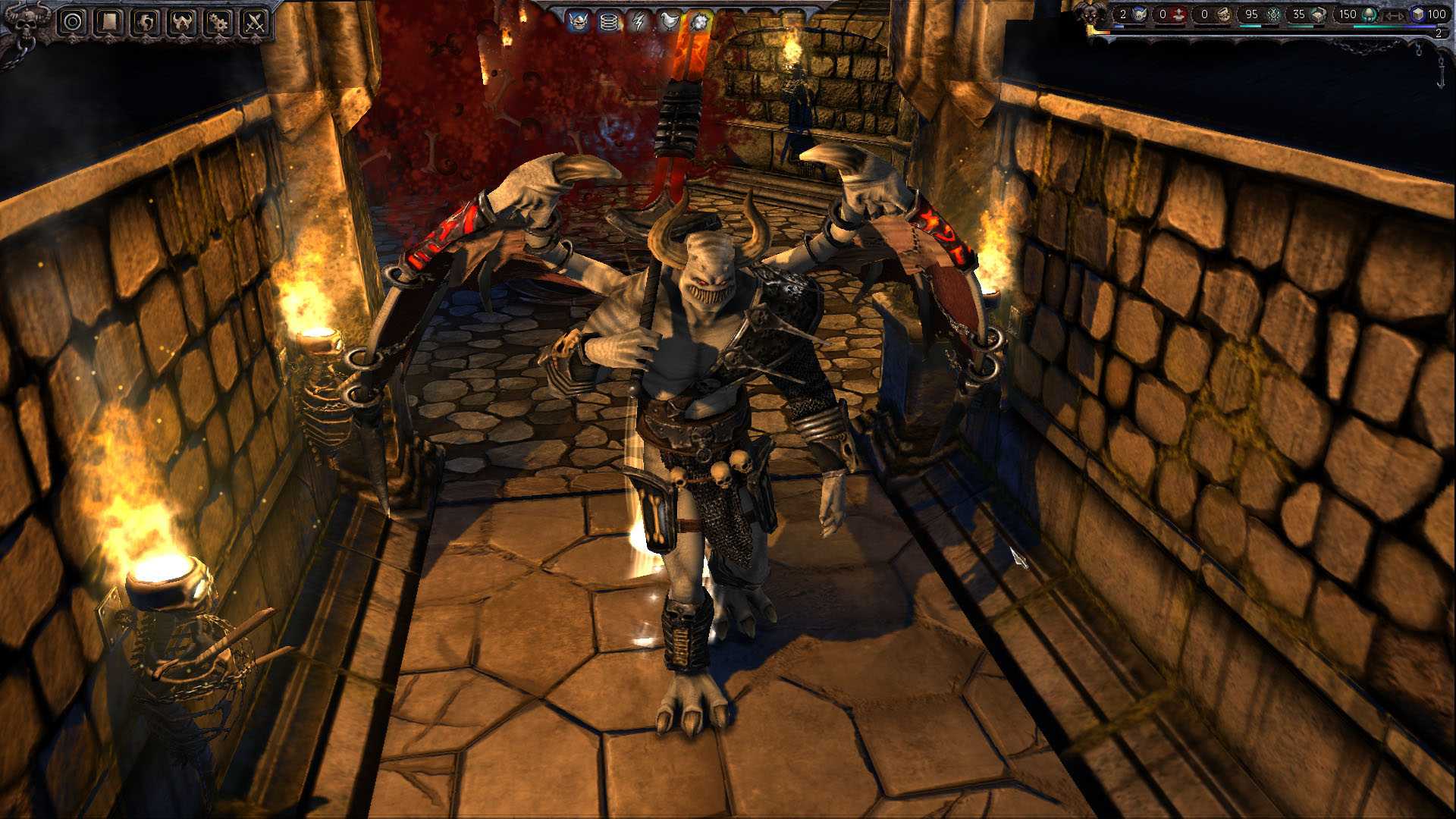Select the targeting reticle icon on left toolbar

73,21
